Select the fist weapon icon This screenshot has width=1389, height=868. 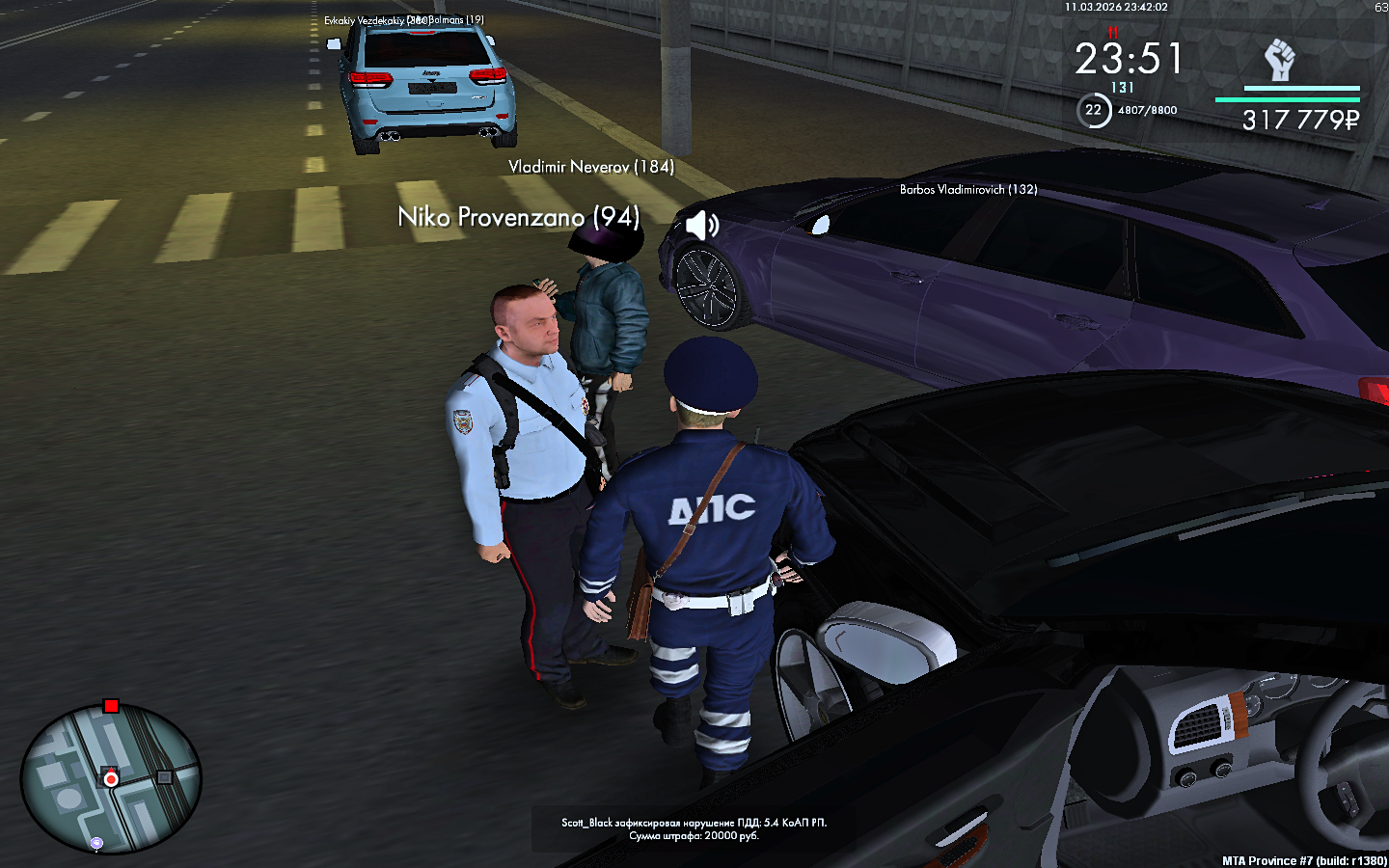[1279, 60]
